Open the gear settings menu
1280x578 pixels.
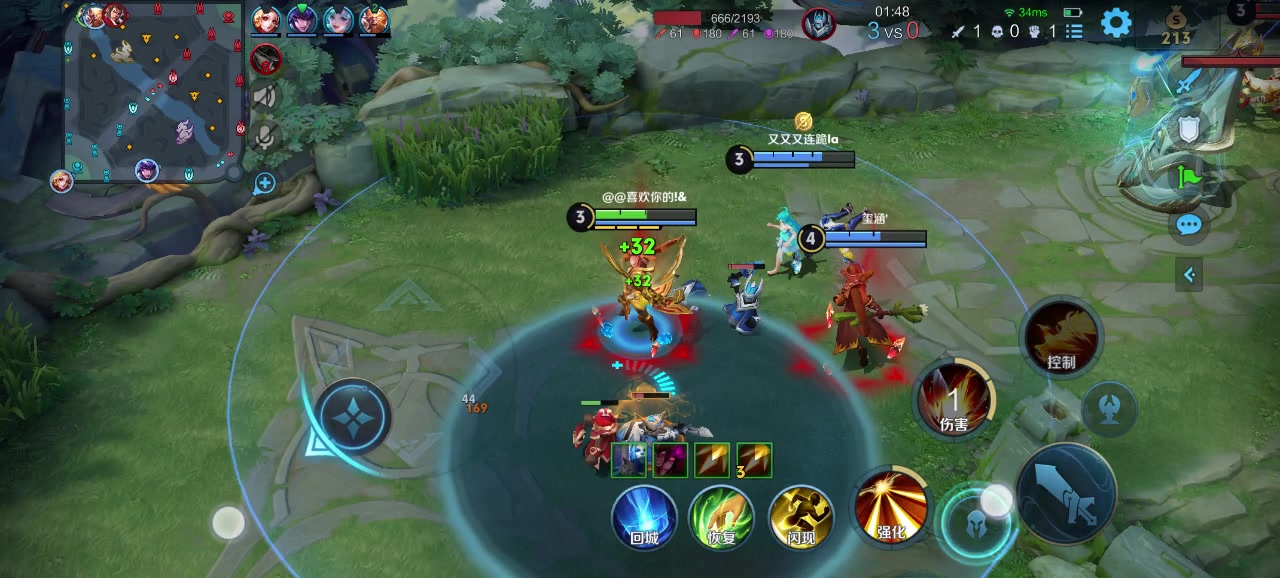pos(1115,22)
